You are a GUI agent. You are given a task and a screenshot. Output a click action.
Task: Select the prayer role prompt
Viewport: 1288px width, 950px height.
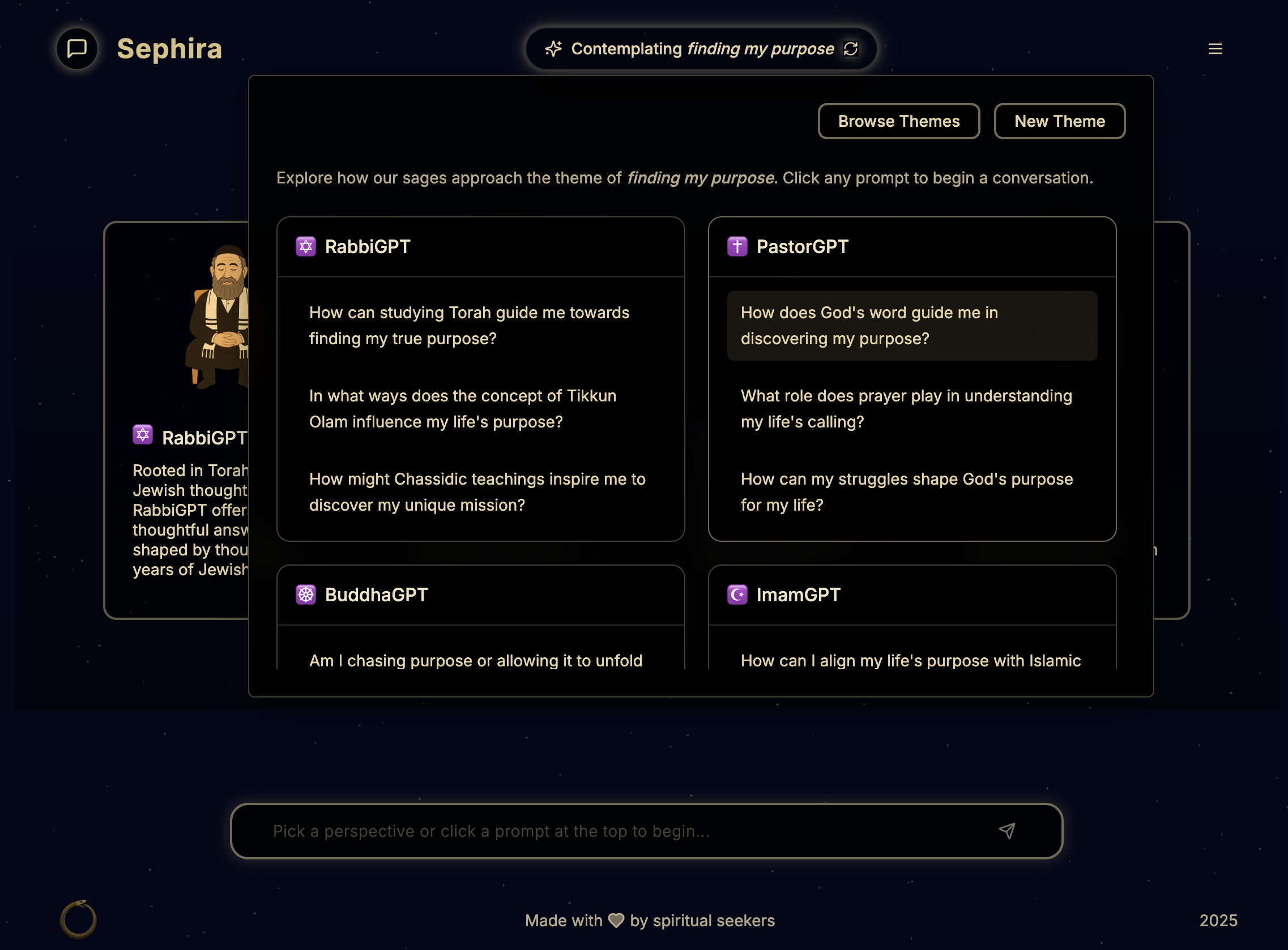tap(906, 409)
